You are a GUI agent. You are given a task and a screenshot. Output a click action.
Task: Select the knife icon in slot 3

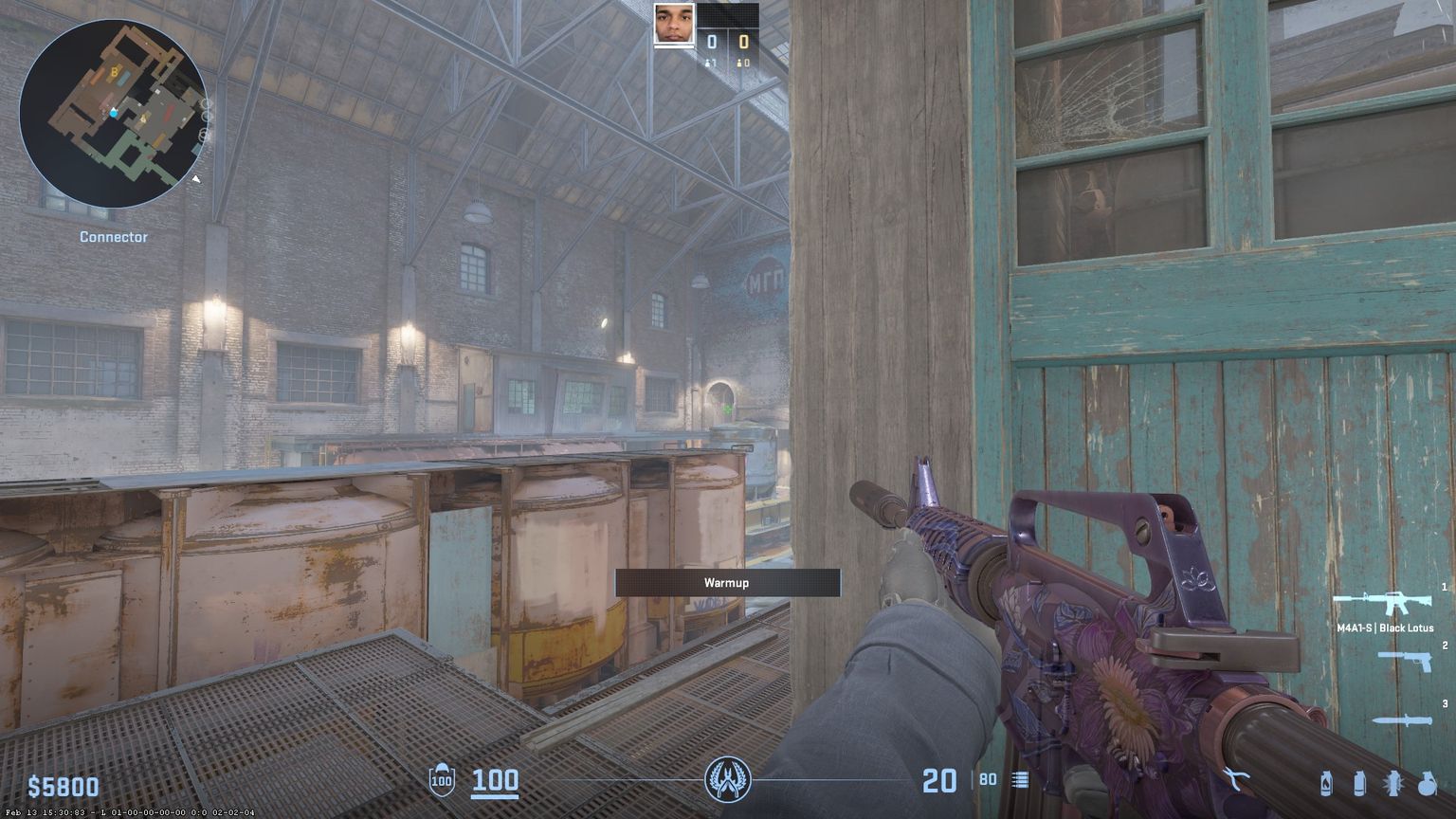pos(1401,719)
